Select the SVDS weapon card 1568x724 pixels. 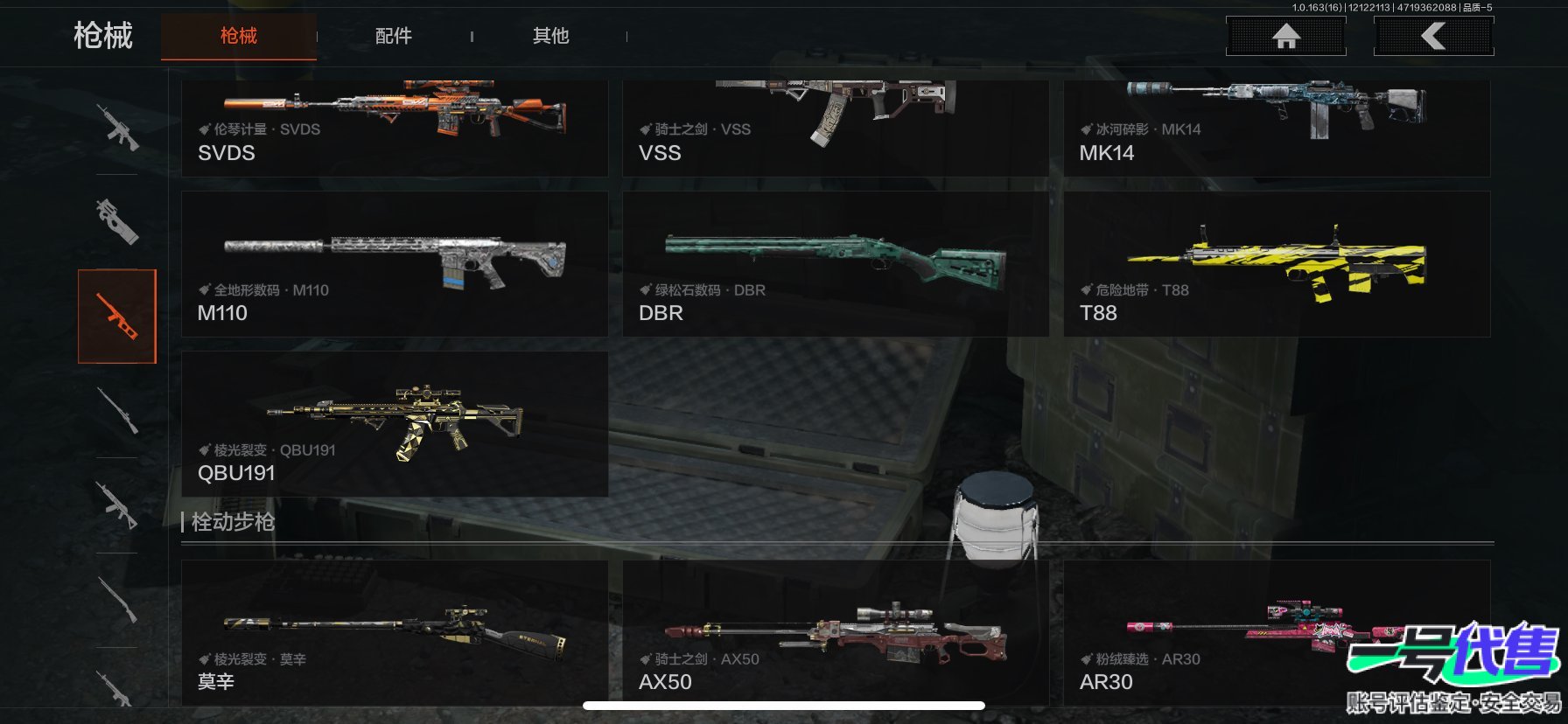pos(394,127)
